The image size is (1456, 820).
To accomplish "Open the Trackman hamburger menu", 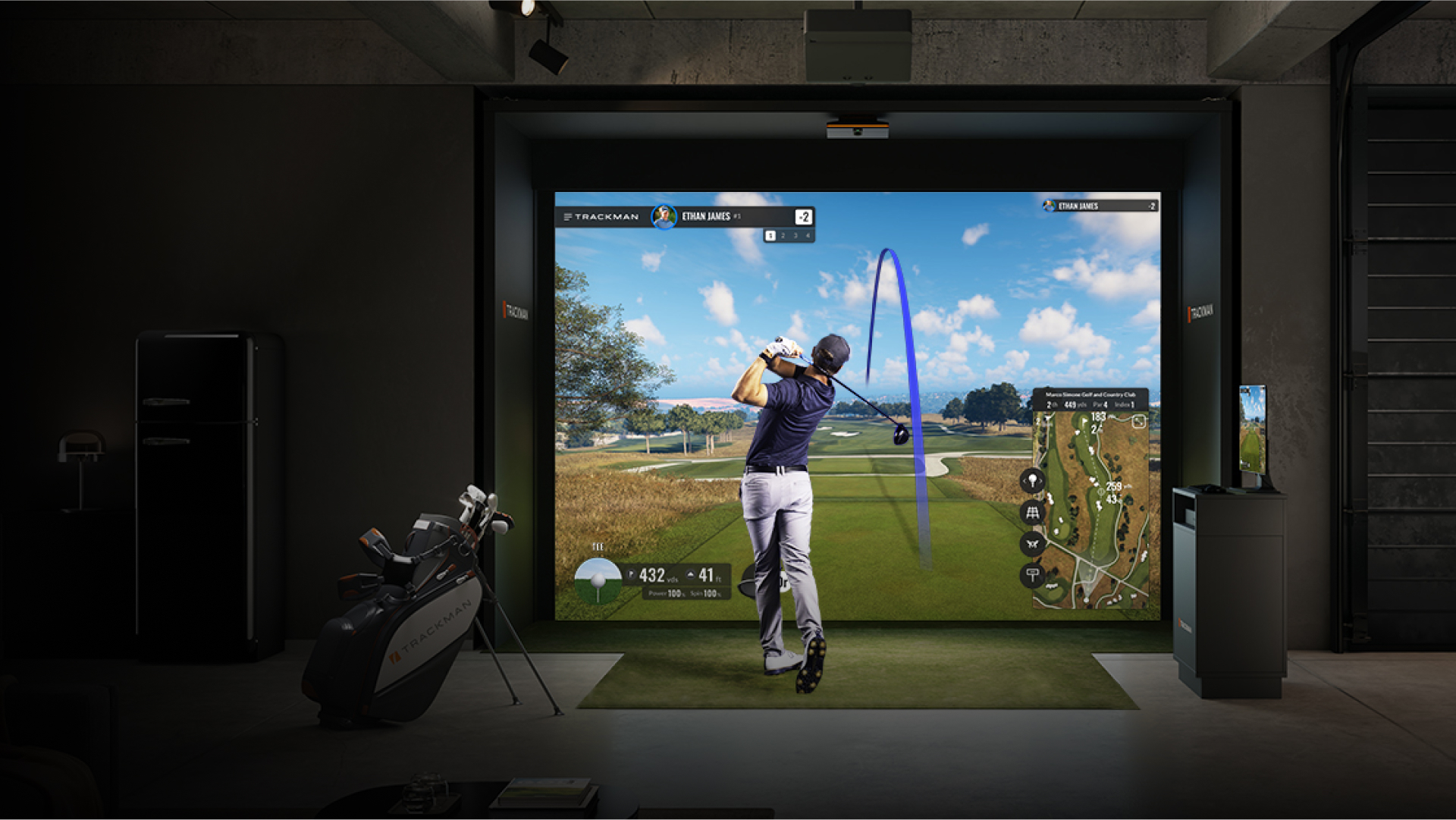I will [567, 216].
